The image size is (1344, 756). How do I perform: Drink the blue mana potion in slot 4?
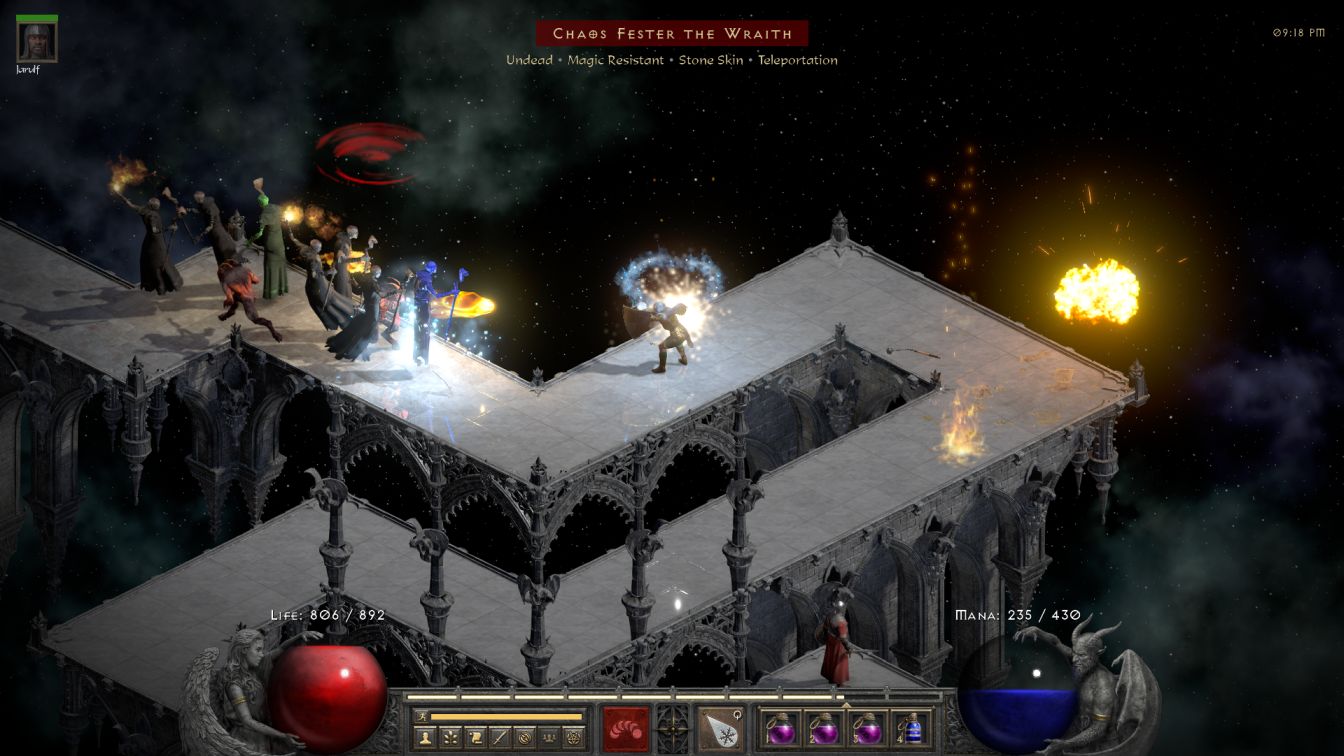click(x=909, y=728)
